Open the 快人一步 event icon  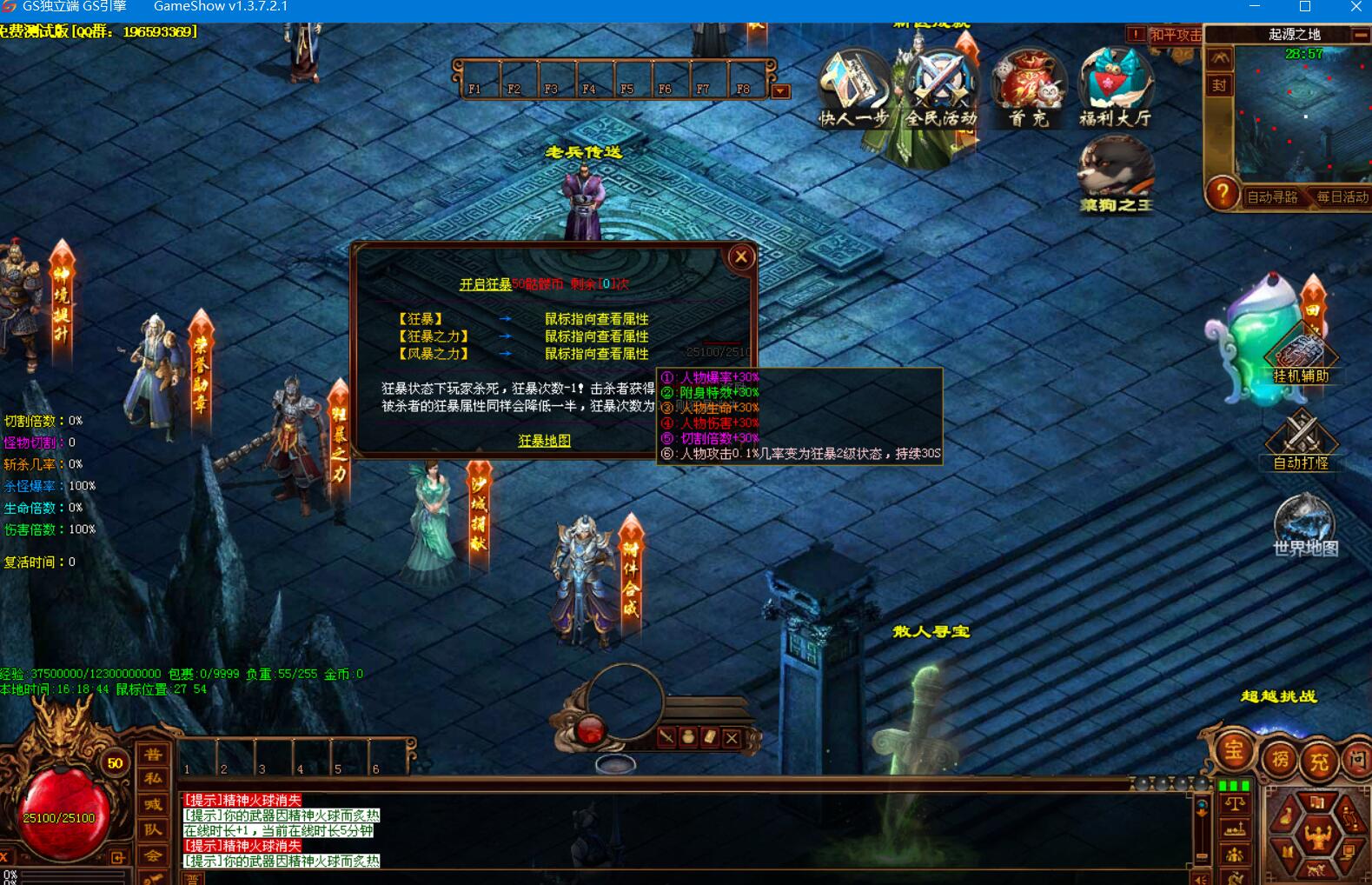point(853,89)
